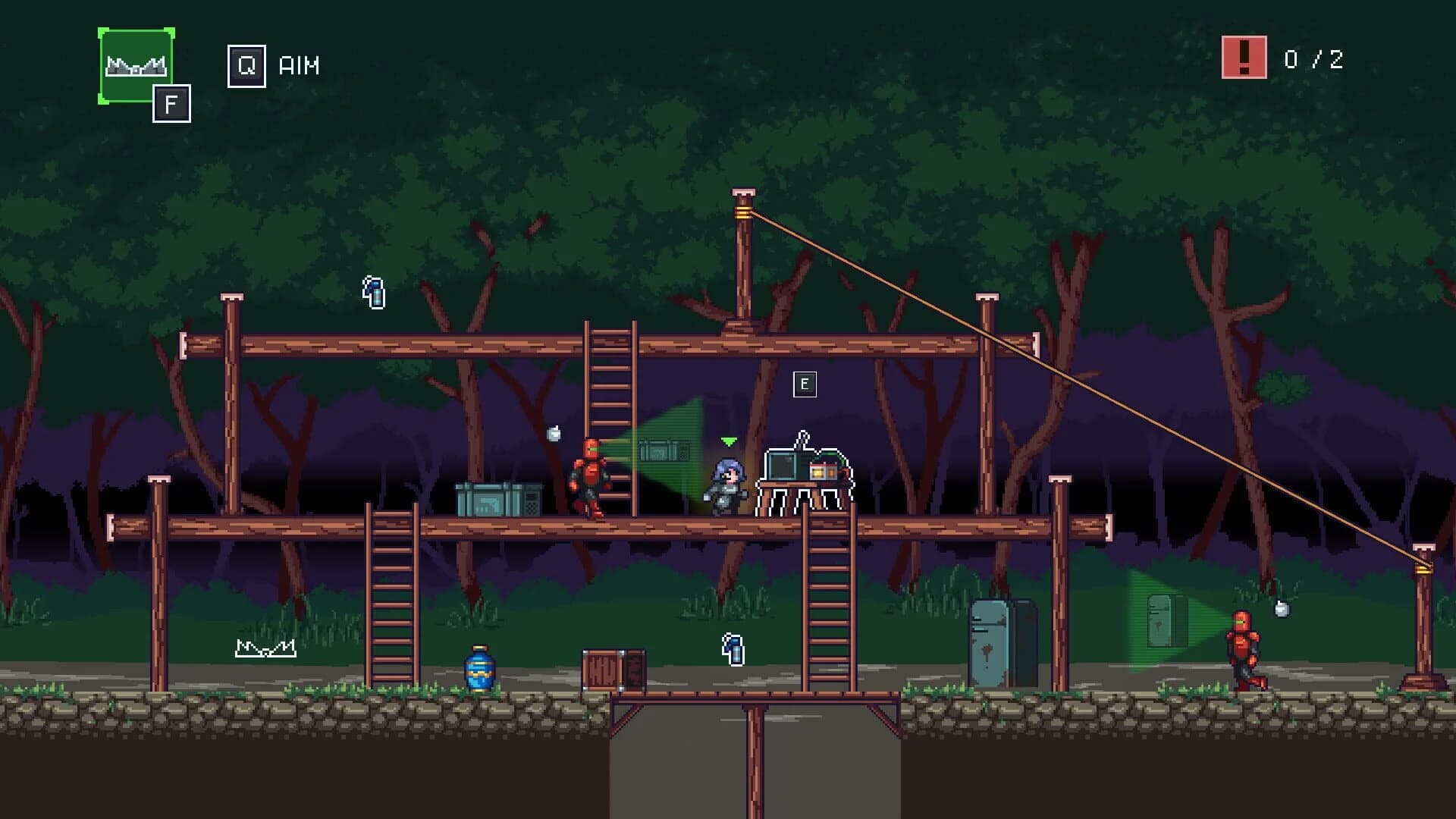Toggle the E interact prompt above the radio
1456x819 pixels.
coord(804,384)
